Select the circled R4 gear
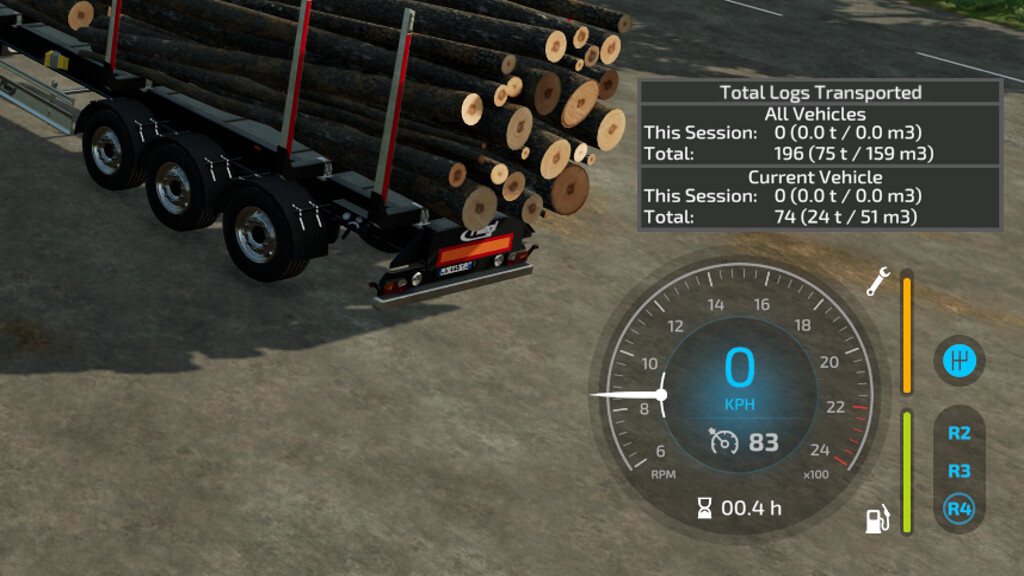This screenshot has height=576, width=1024. point(959,509)
